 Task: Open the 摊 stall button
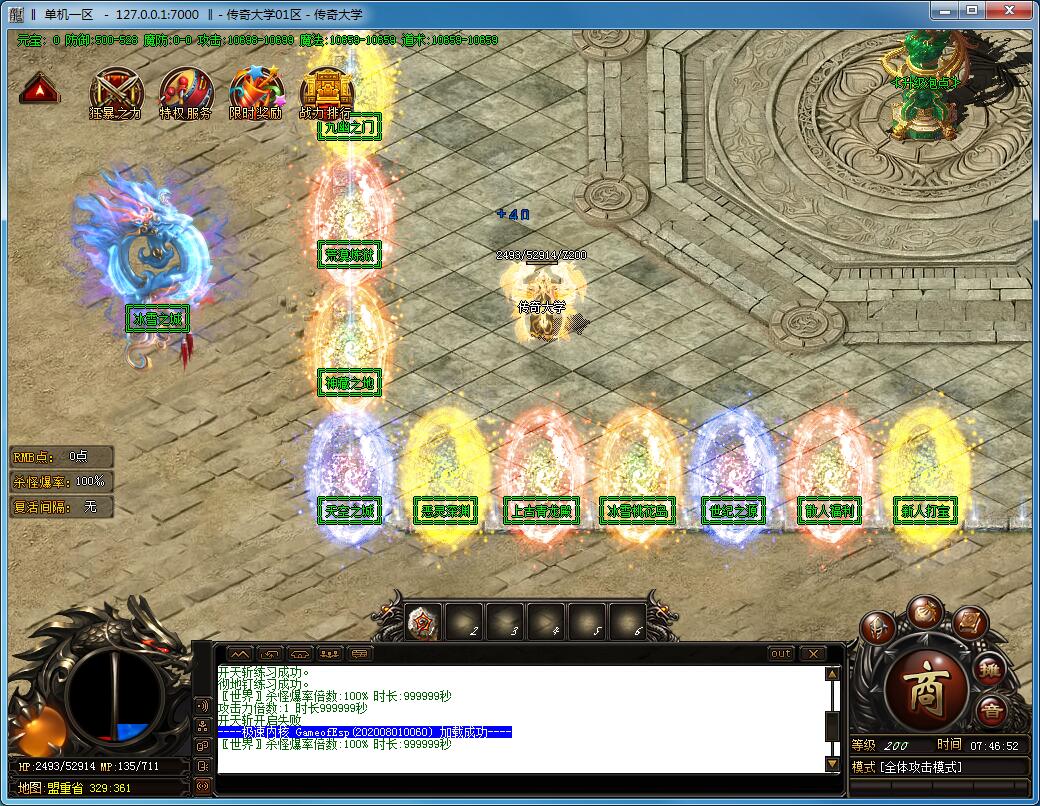point(991,671)
